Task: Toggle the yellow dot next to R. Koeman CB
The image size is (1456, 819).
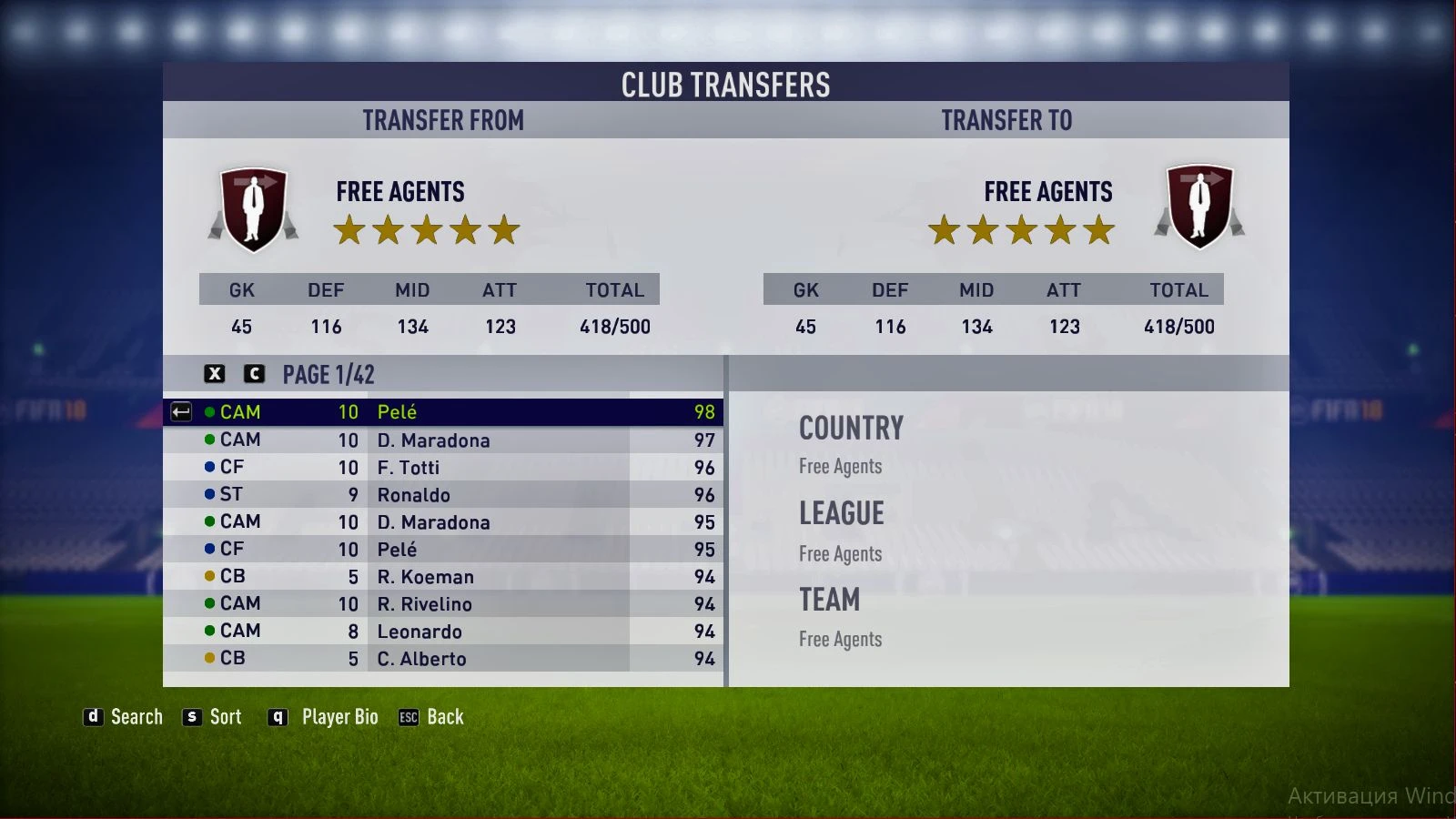Action: pos(211,576)
